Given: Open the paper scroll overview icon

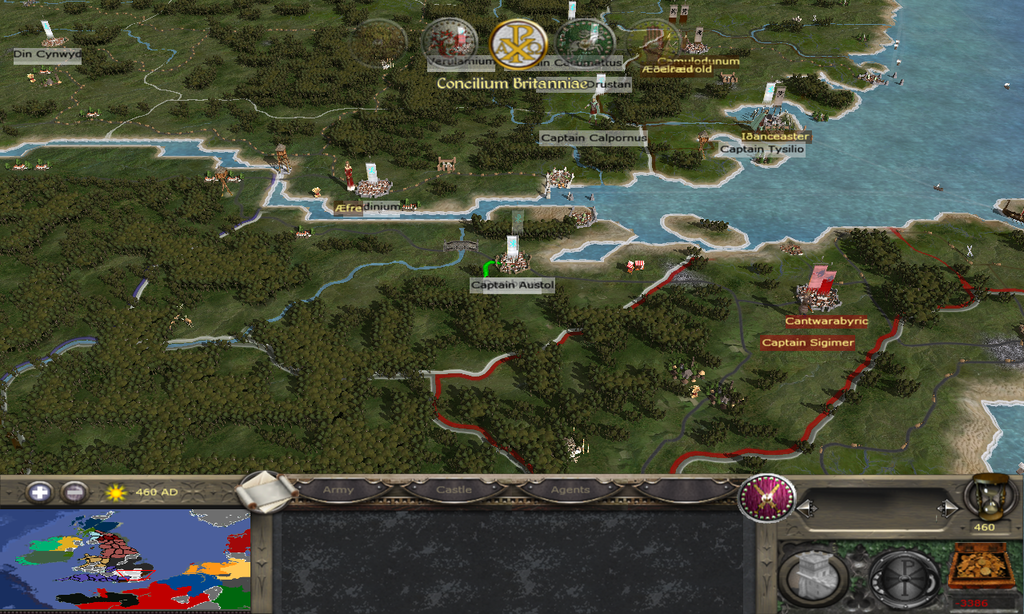Looking at the screenshot, I should click(266, 491).
